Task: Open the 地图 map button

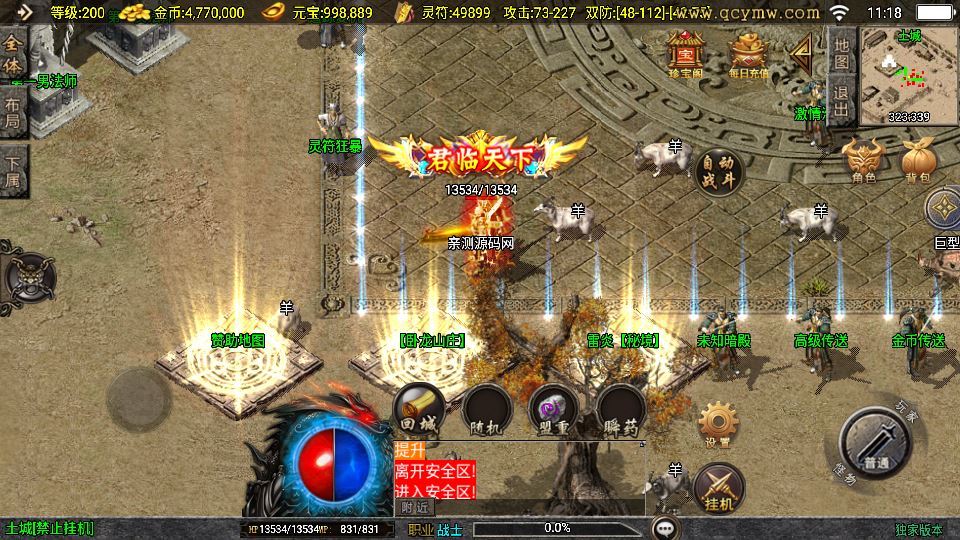Action: (842, 52)
